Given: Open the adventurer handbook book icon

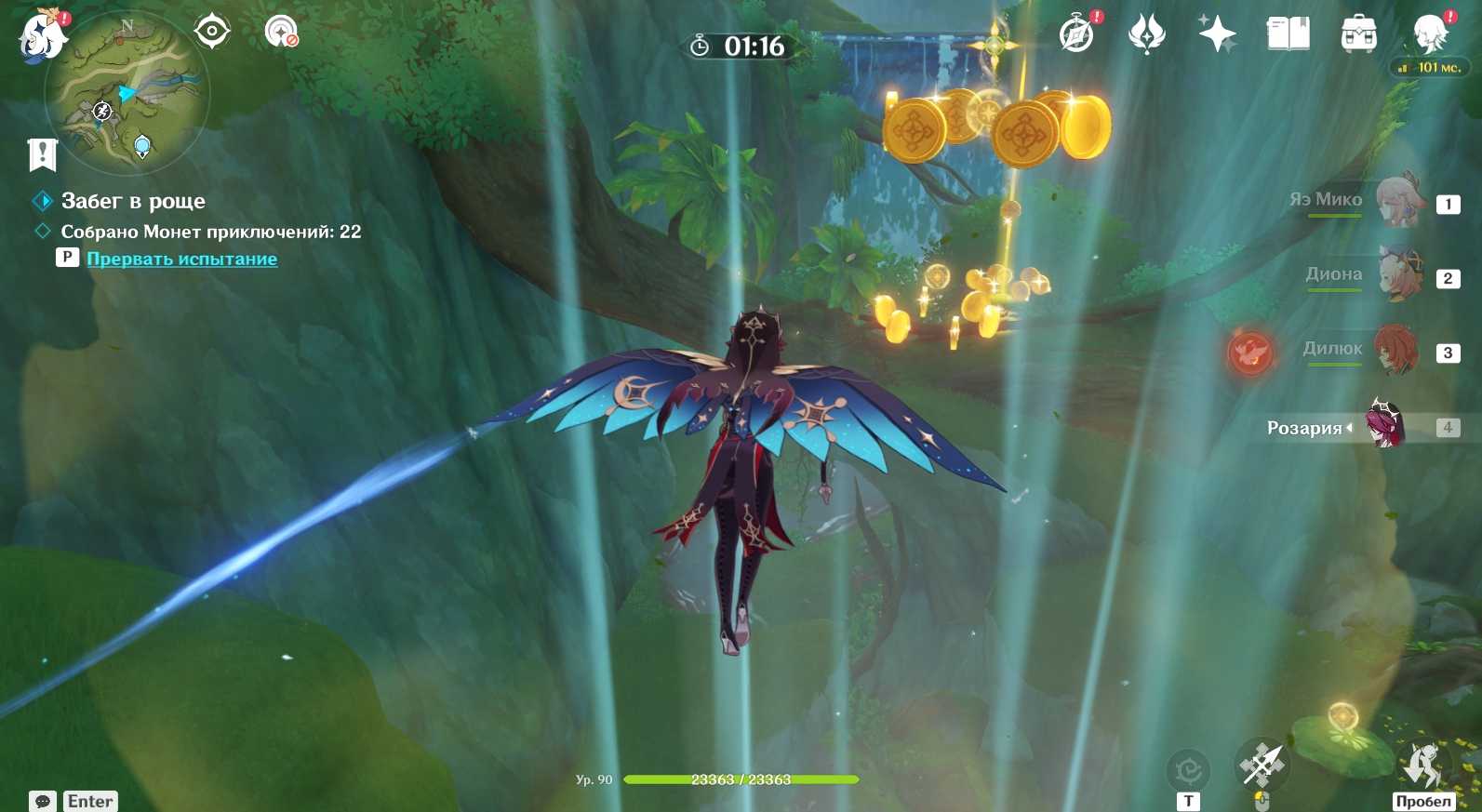Looking at the screenshot, I should tap(1288, 34).
